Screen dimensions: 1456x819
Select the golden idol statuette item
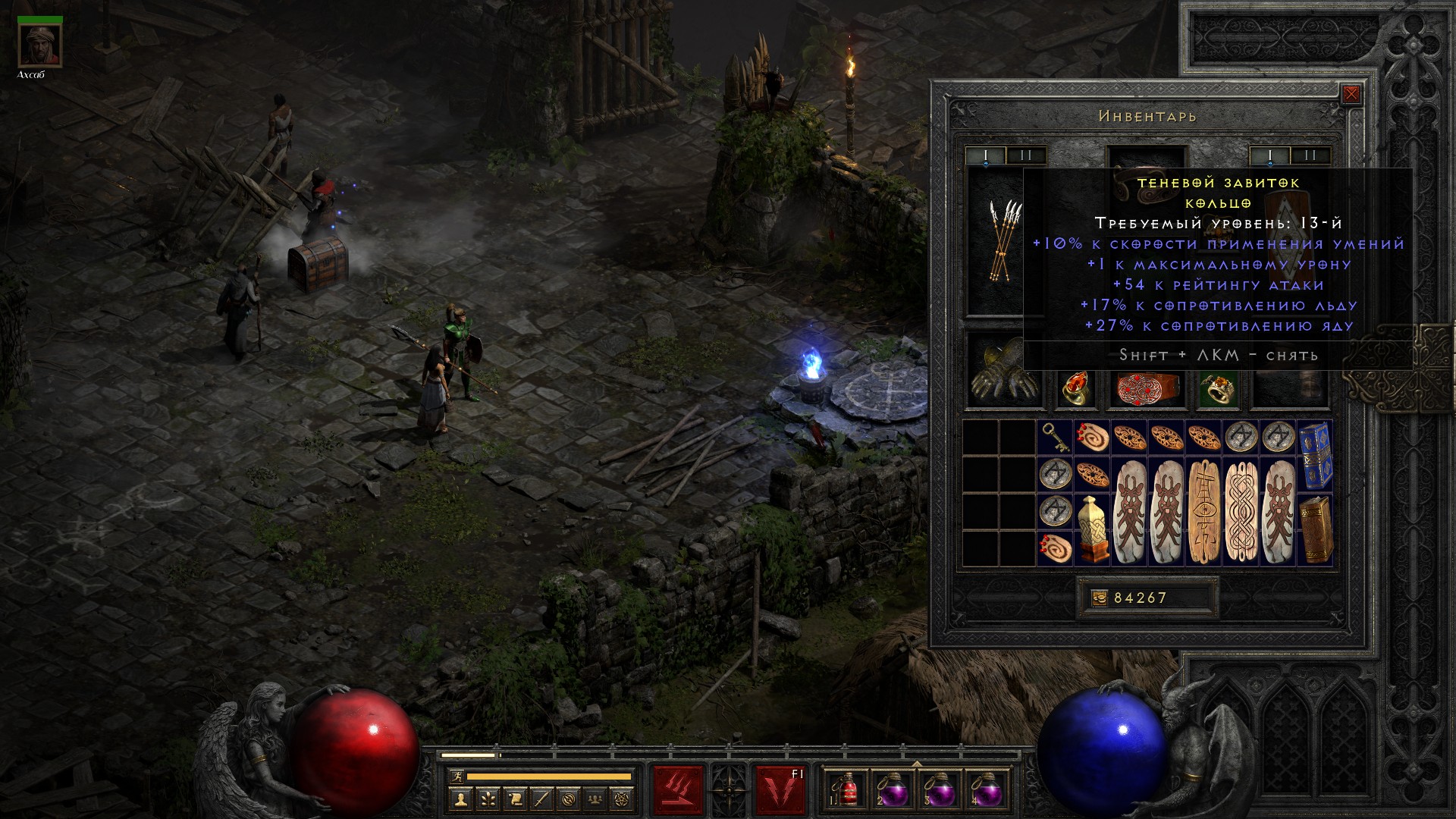coord(1092,529)
